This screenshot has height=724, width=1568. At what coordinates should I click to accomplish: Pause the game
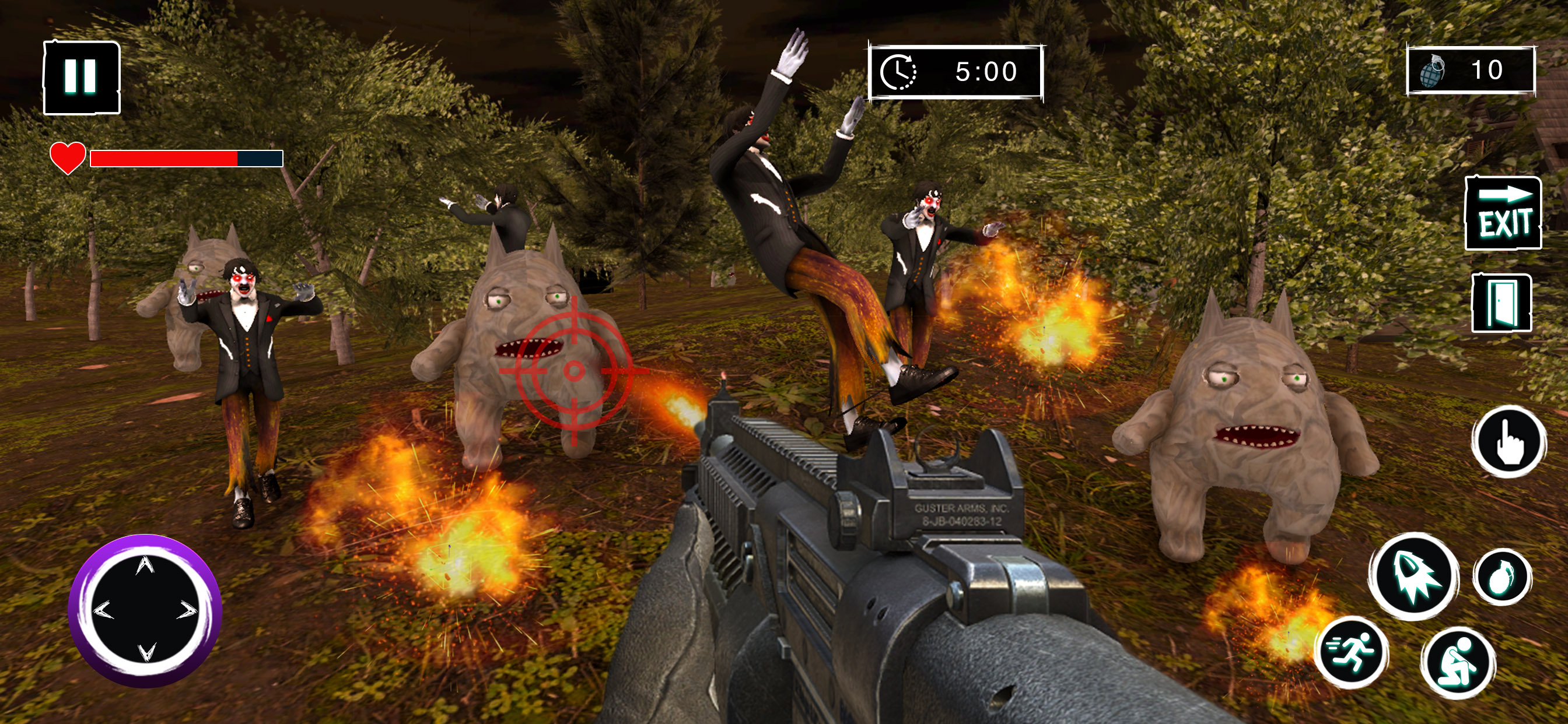point(82,78)
